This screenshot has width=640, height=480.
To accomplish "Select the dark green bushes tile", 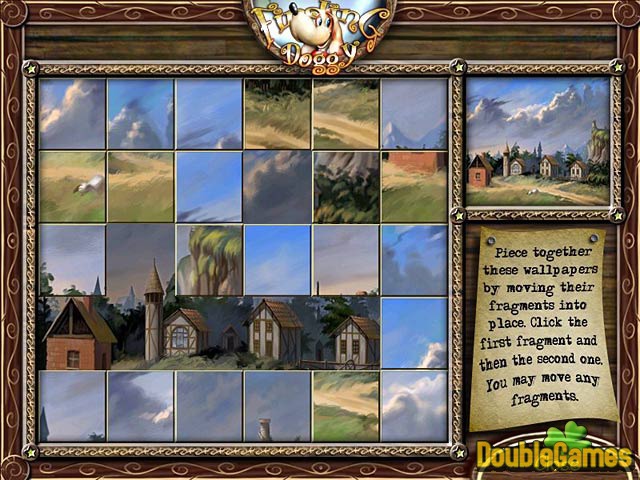I will tap(346, 186).
